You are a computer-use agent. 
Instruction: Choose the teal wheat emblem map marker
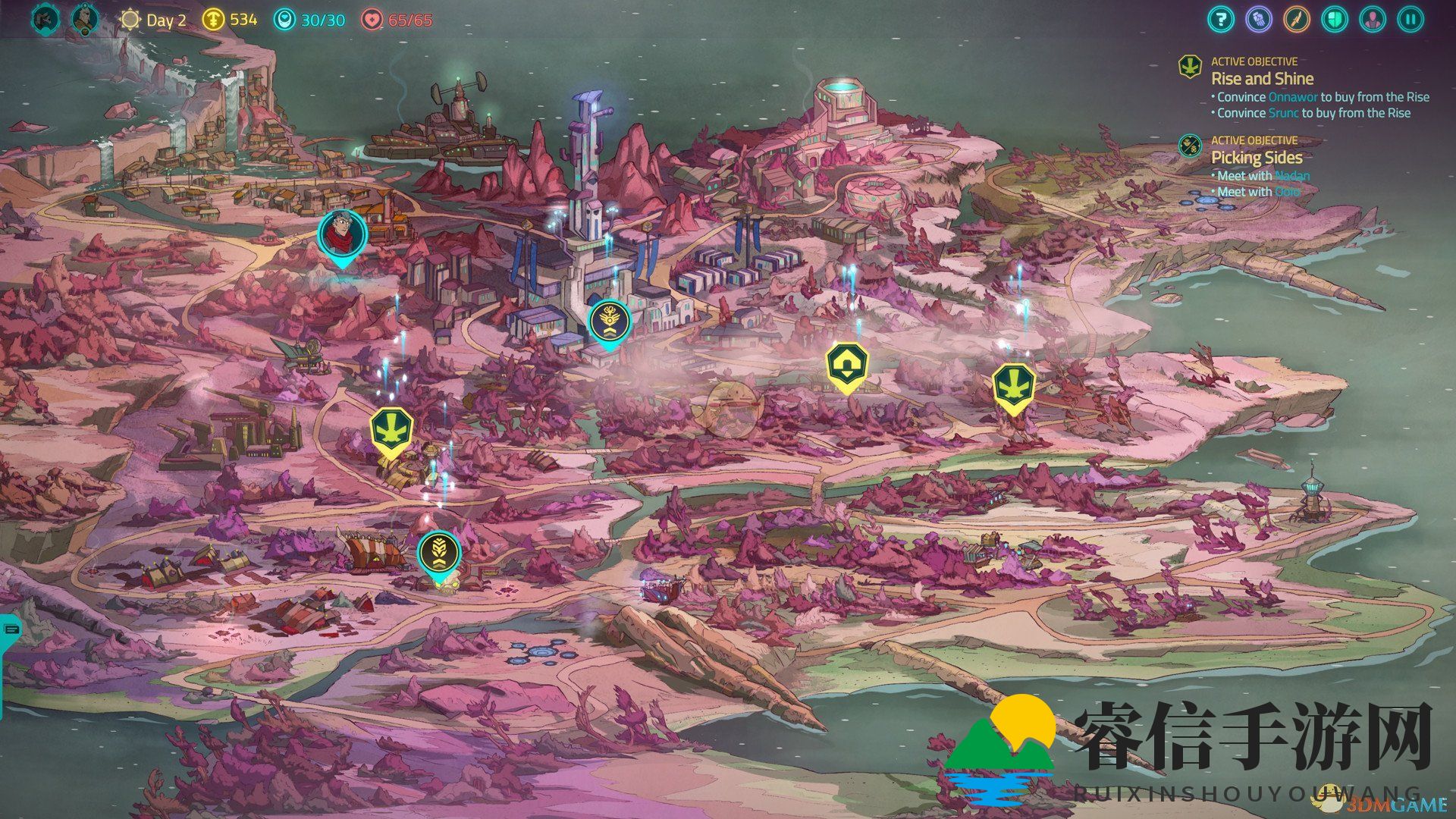tap(439, 553)
